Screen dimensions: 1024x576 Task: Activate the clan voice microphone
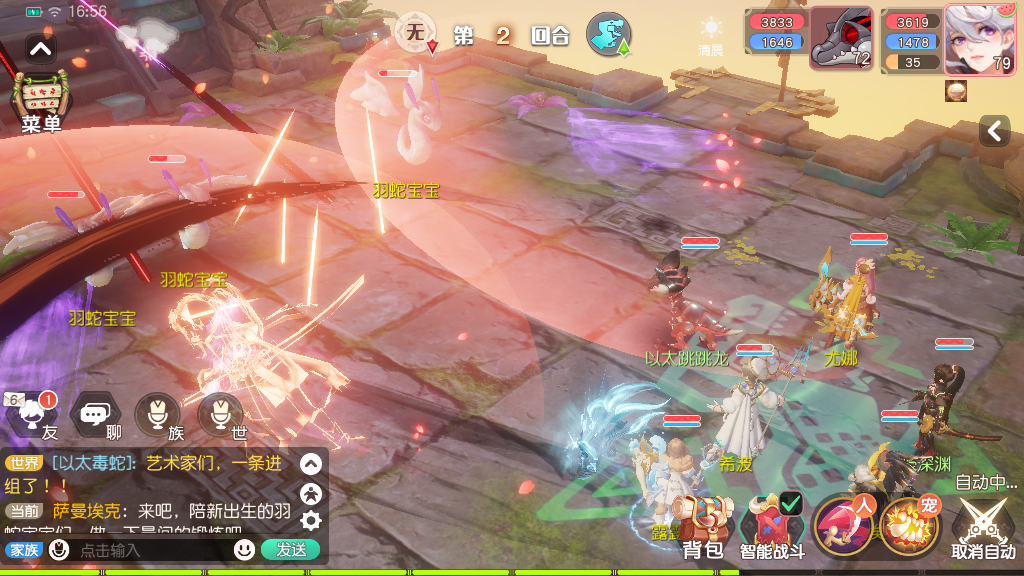pos(157,414)
